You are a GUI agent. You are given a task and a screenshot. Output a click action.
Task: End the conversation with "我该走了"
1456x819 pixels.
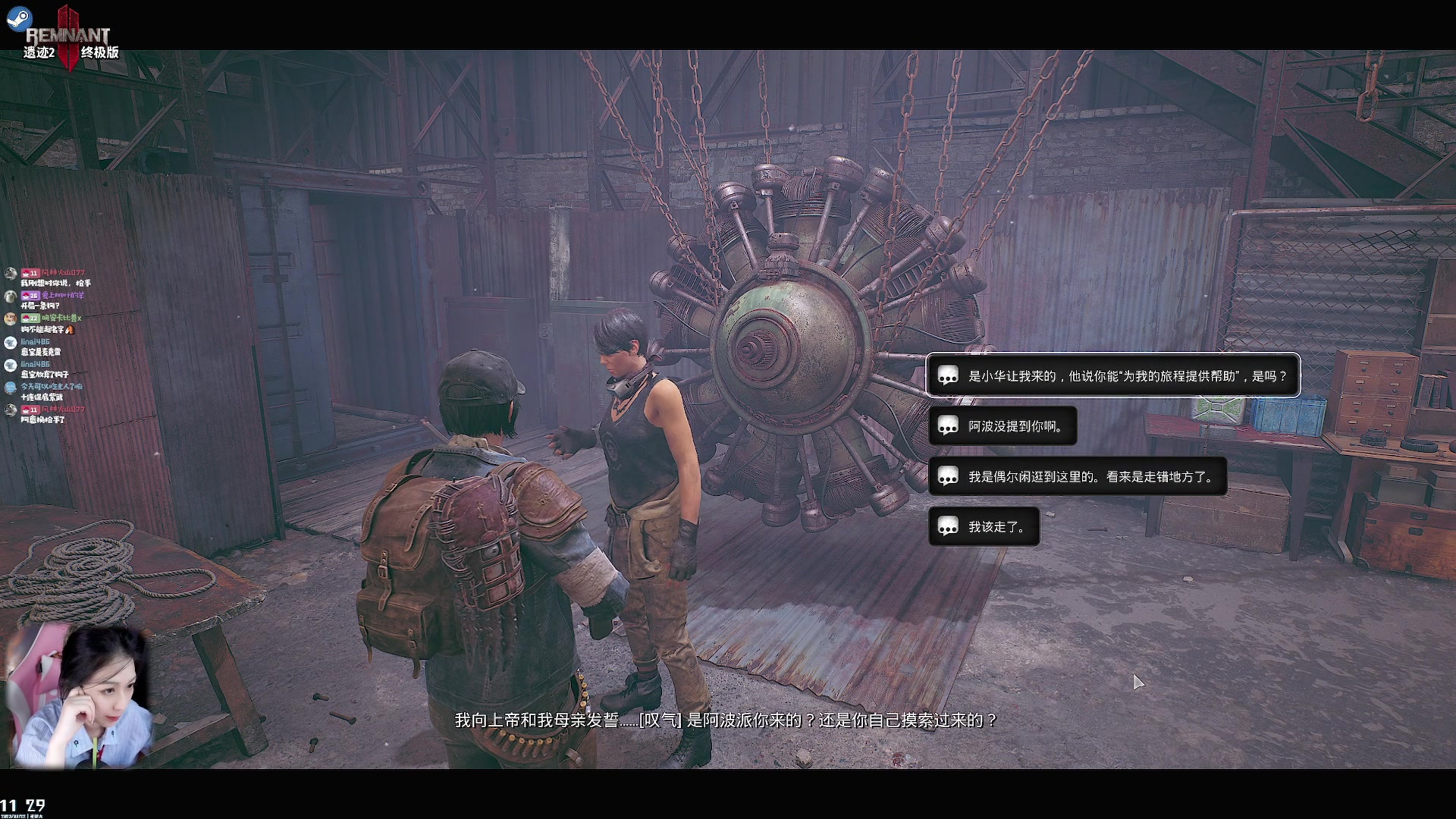pos(984,526)
